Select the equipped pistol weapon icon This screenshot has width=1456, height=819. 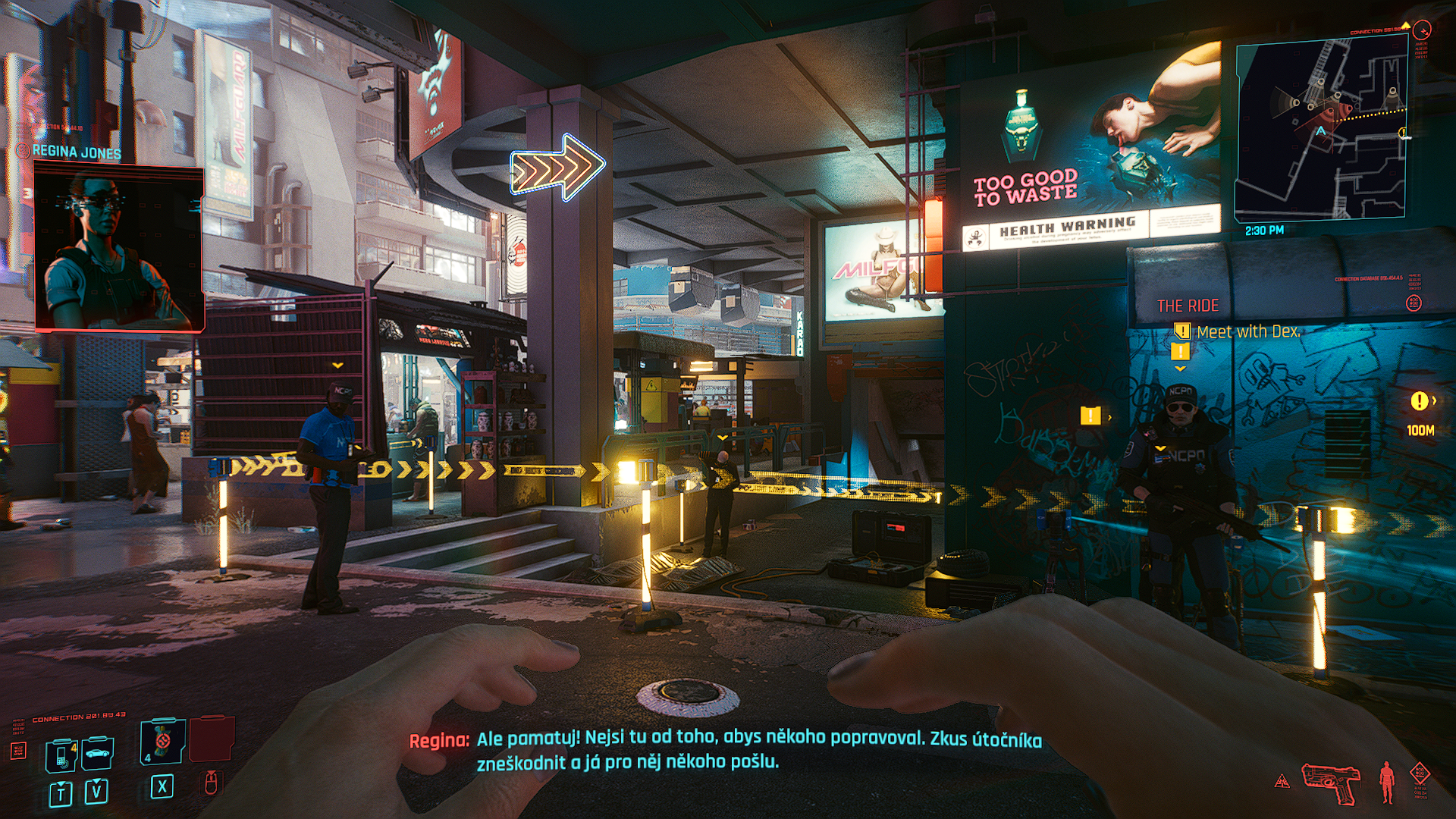pos(1331,783)
